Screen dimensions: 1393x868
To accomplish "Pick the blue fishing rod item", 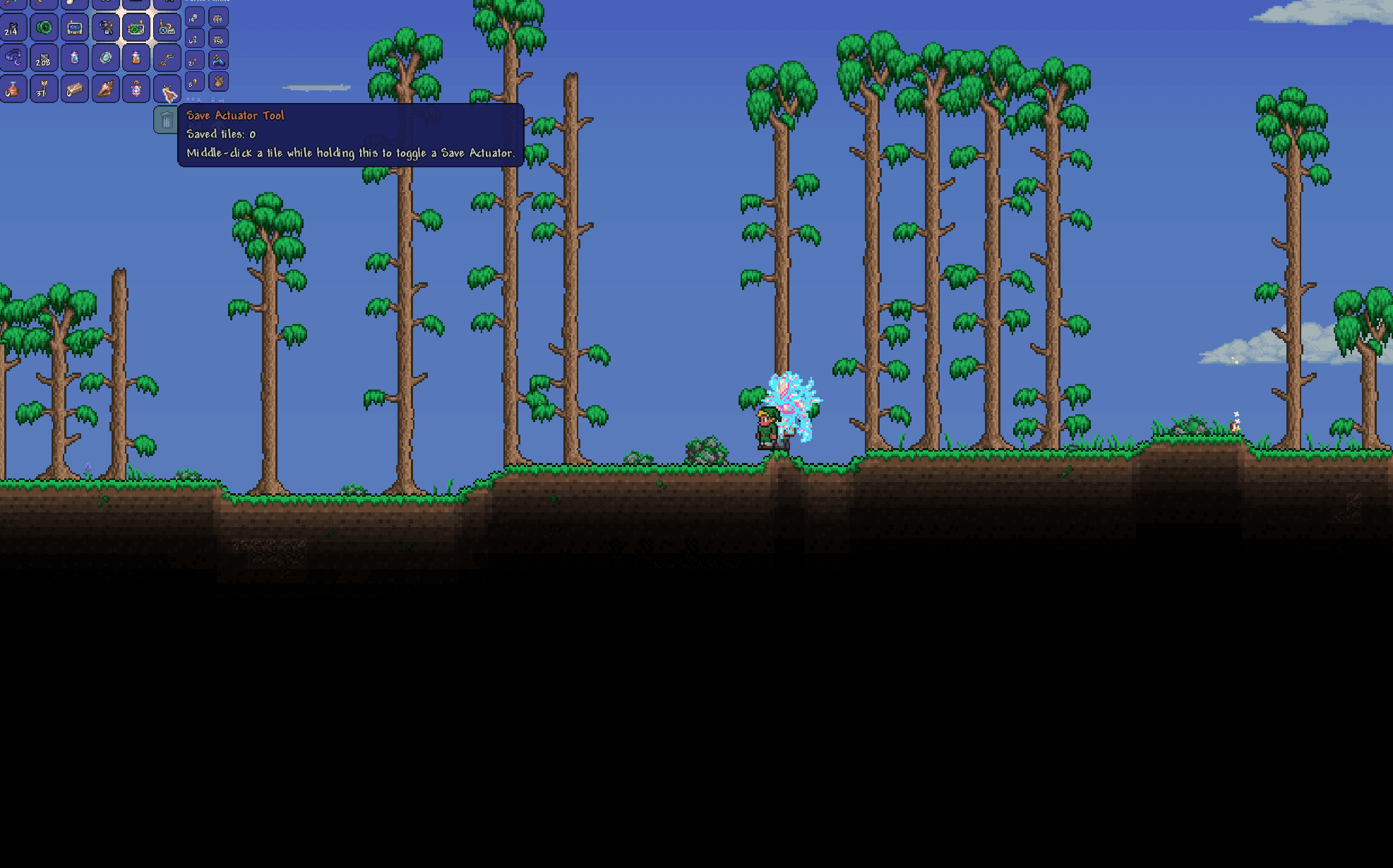I will [168, 59].
